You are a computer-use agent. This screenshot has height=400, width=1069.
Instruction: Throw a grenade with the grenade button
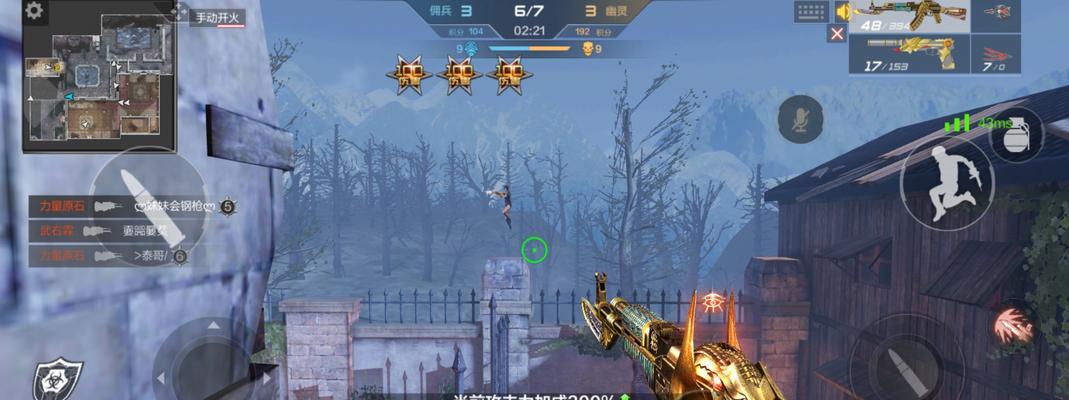coord(1016,134)
